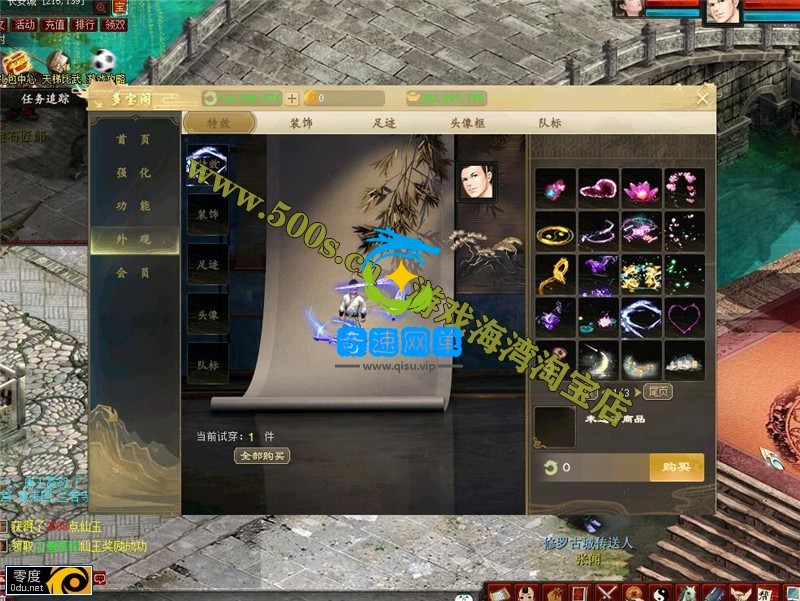
Task: Close the 多宝阁 shop window
Action: [x=703, y=98]
